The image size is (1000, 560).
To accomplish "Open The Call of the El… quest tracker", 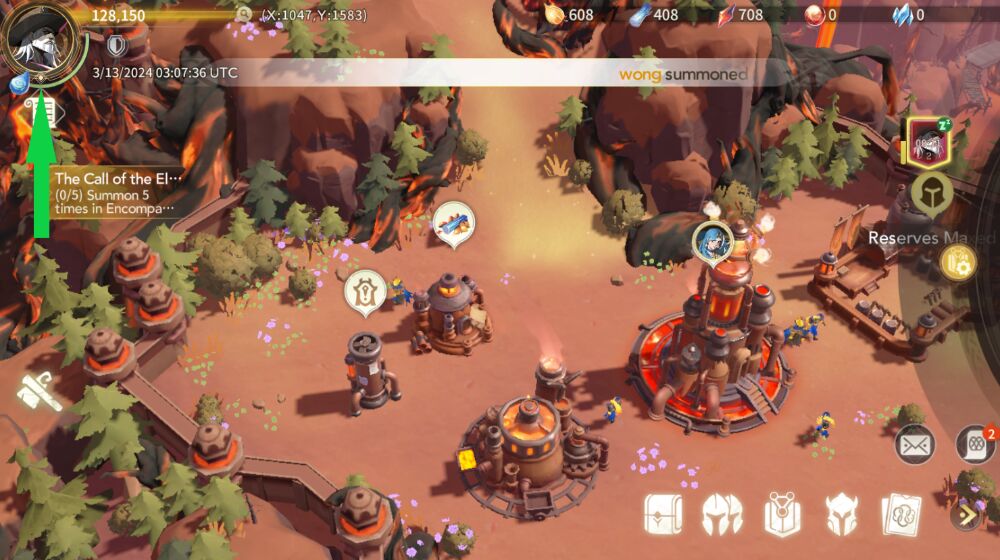I will 120,193.
